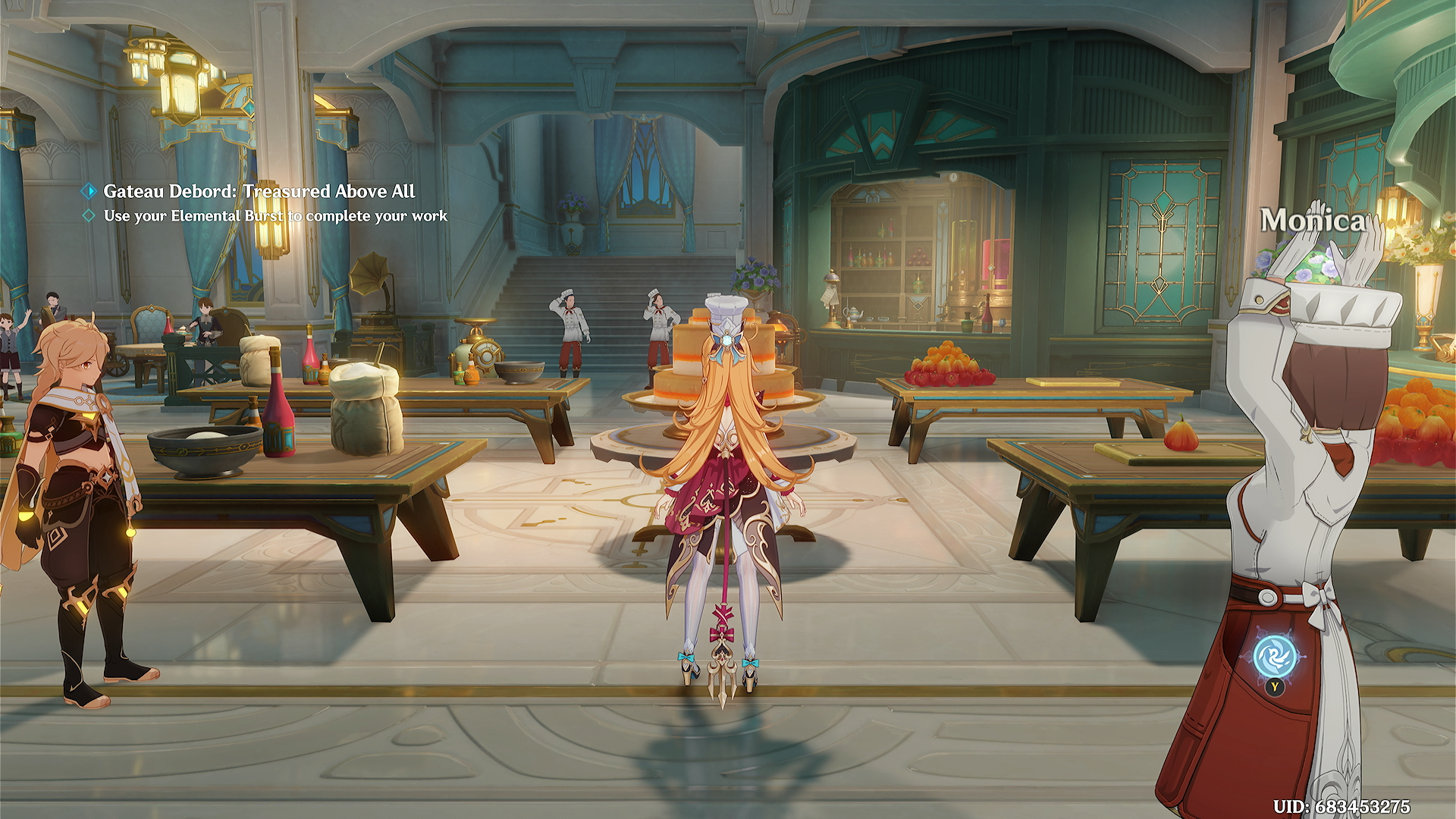The image size is (1456, 819).
Task: Select the Elemental Burst objective line
Action: tap(275, 216)
